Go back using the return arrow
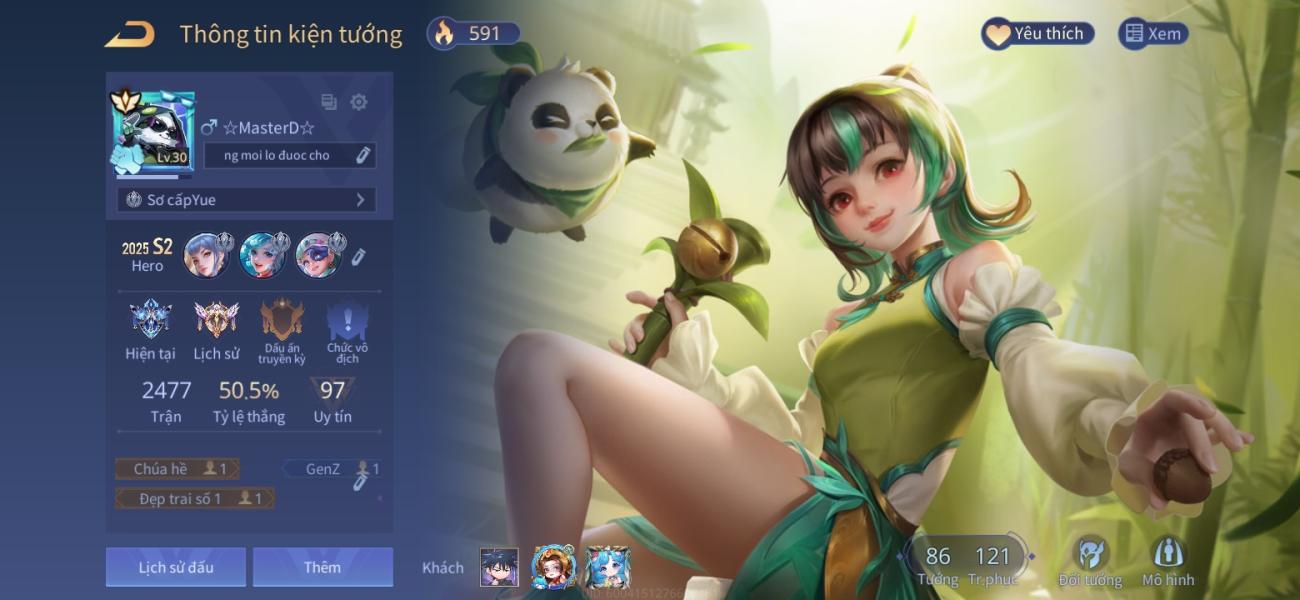 click(x=130, y=35)
